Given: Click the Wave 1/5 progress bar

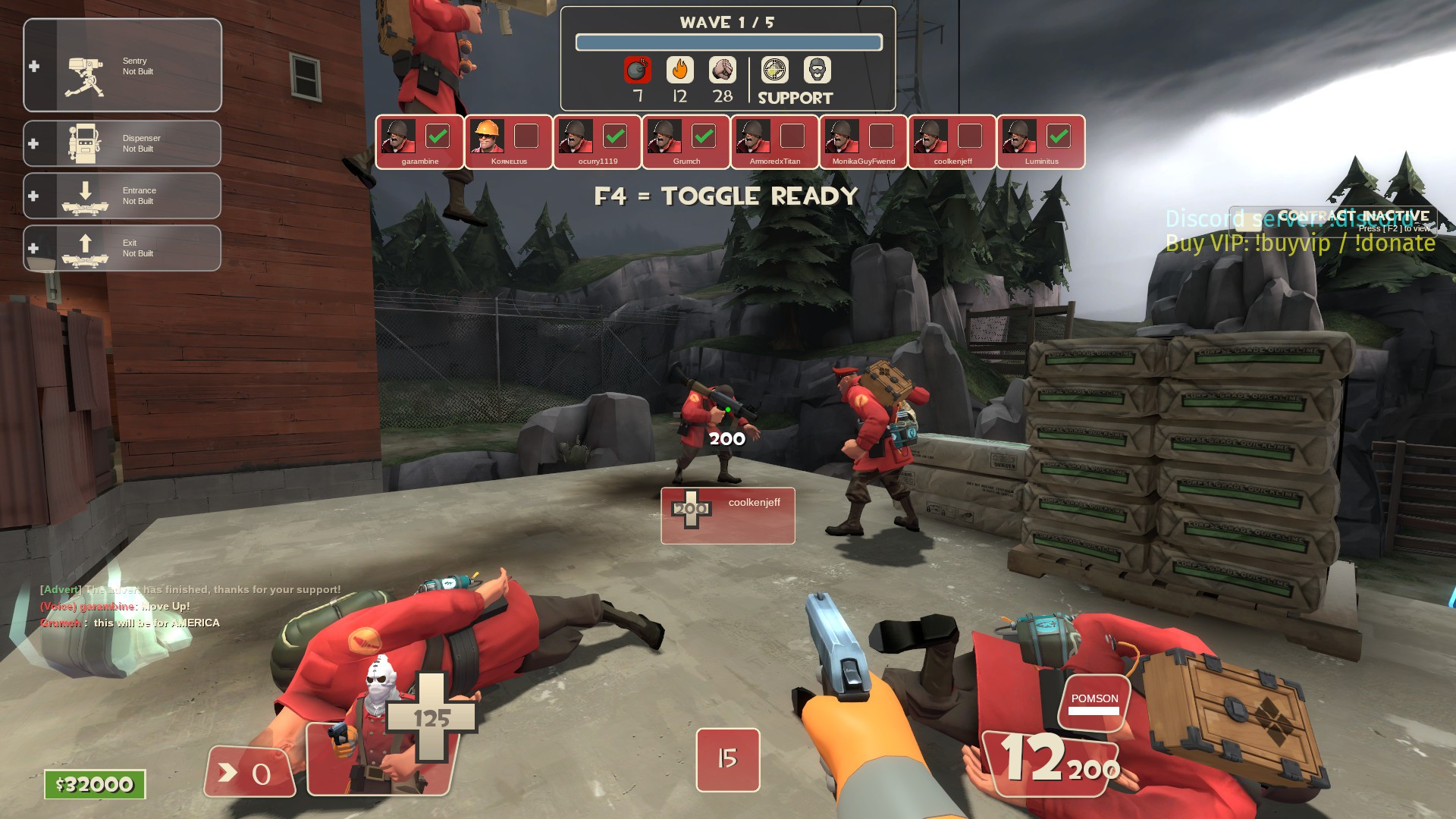Looking at the screenshot, I should pos(730,42).
